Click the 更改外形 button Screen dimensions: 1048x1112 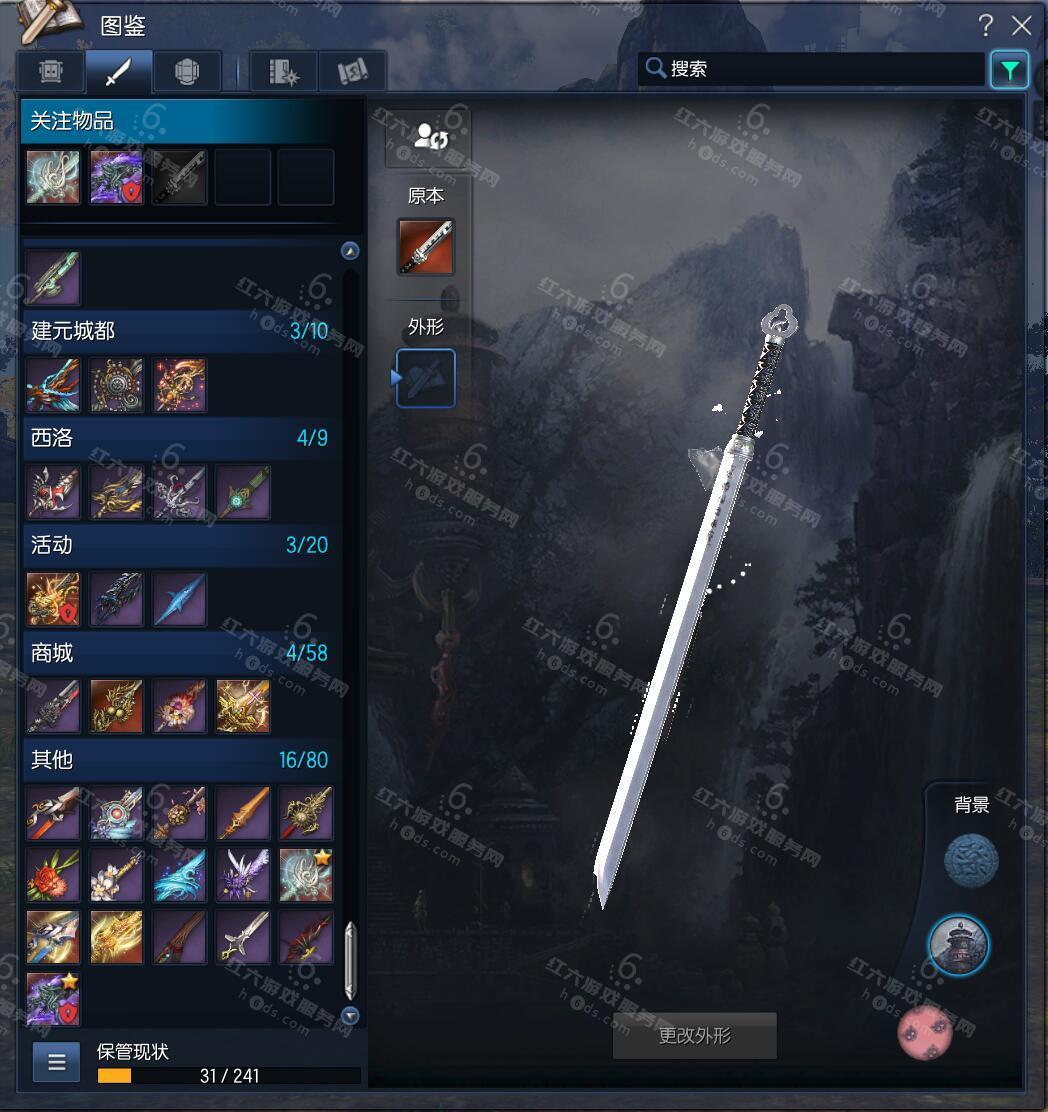pyautogui.click(x=695, y=1036)
